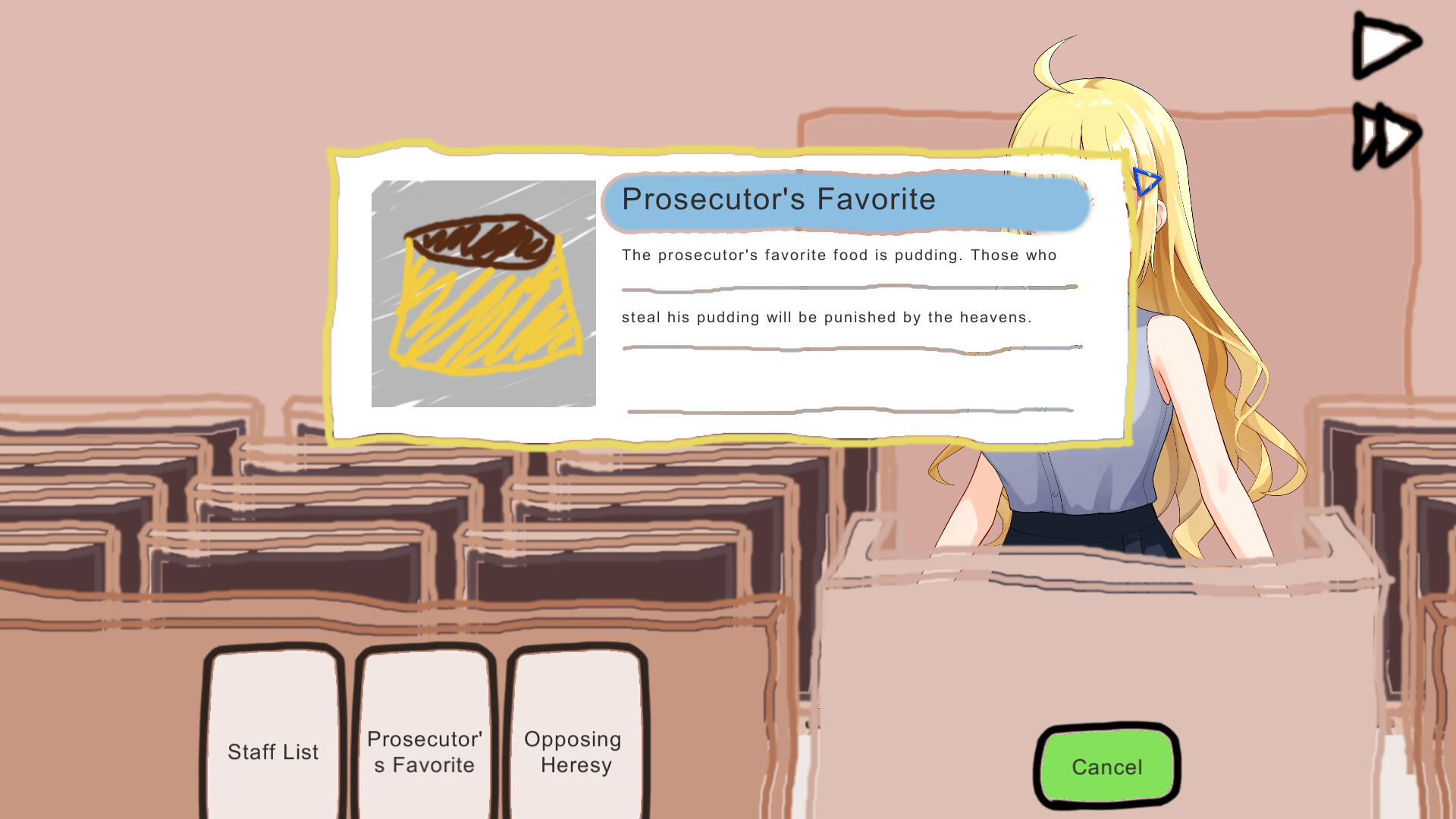Select the Opposing Heresy tab
The image size is (1456, 819).
574,751
